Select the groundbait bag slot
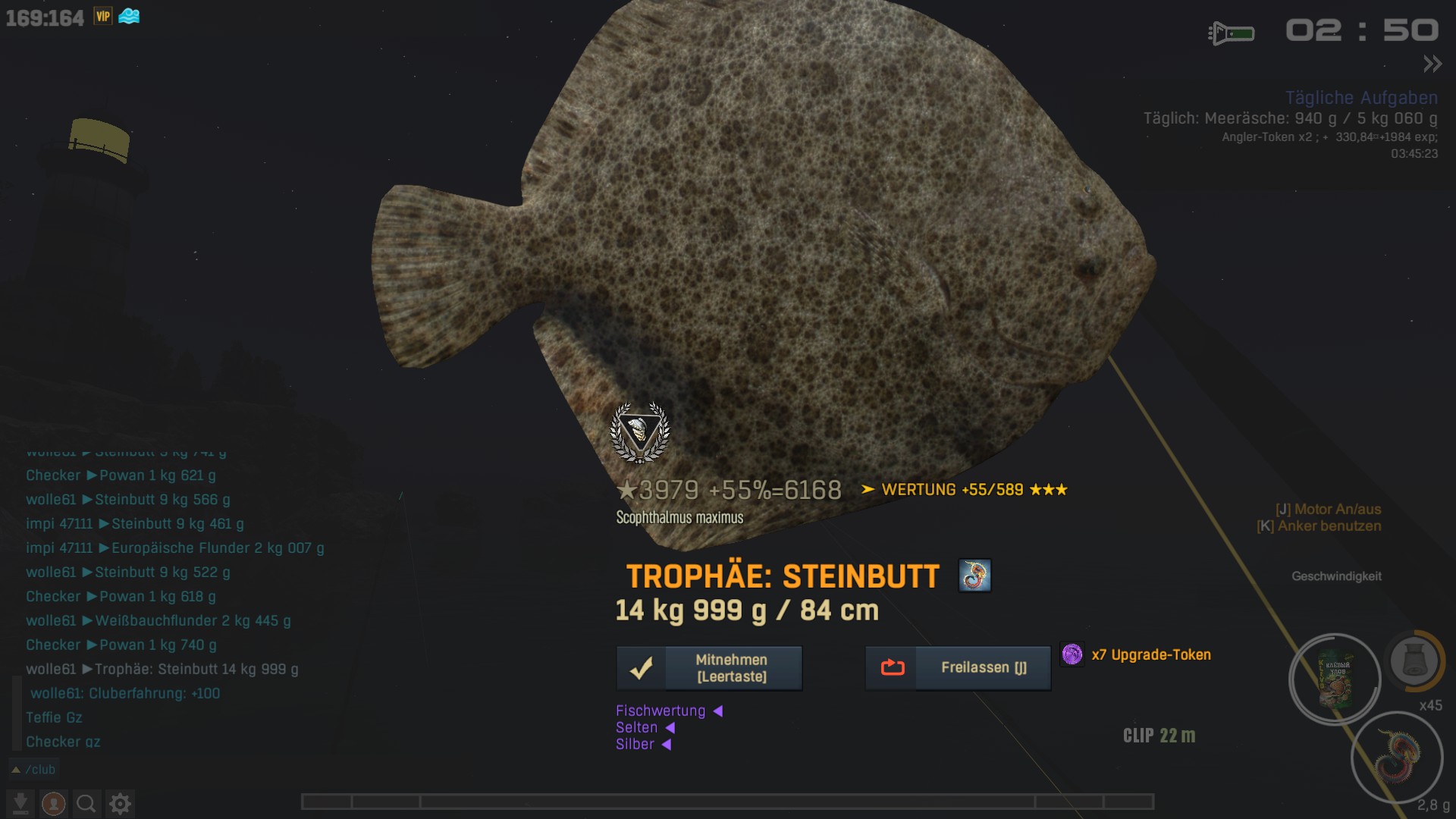The height and width of the screenshot is (819, 1456). tap(1335, 679)
